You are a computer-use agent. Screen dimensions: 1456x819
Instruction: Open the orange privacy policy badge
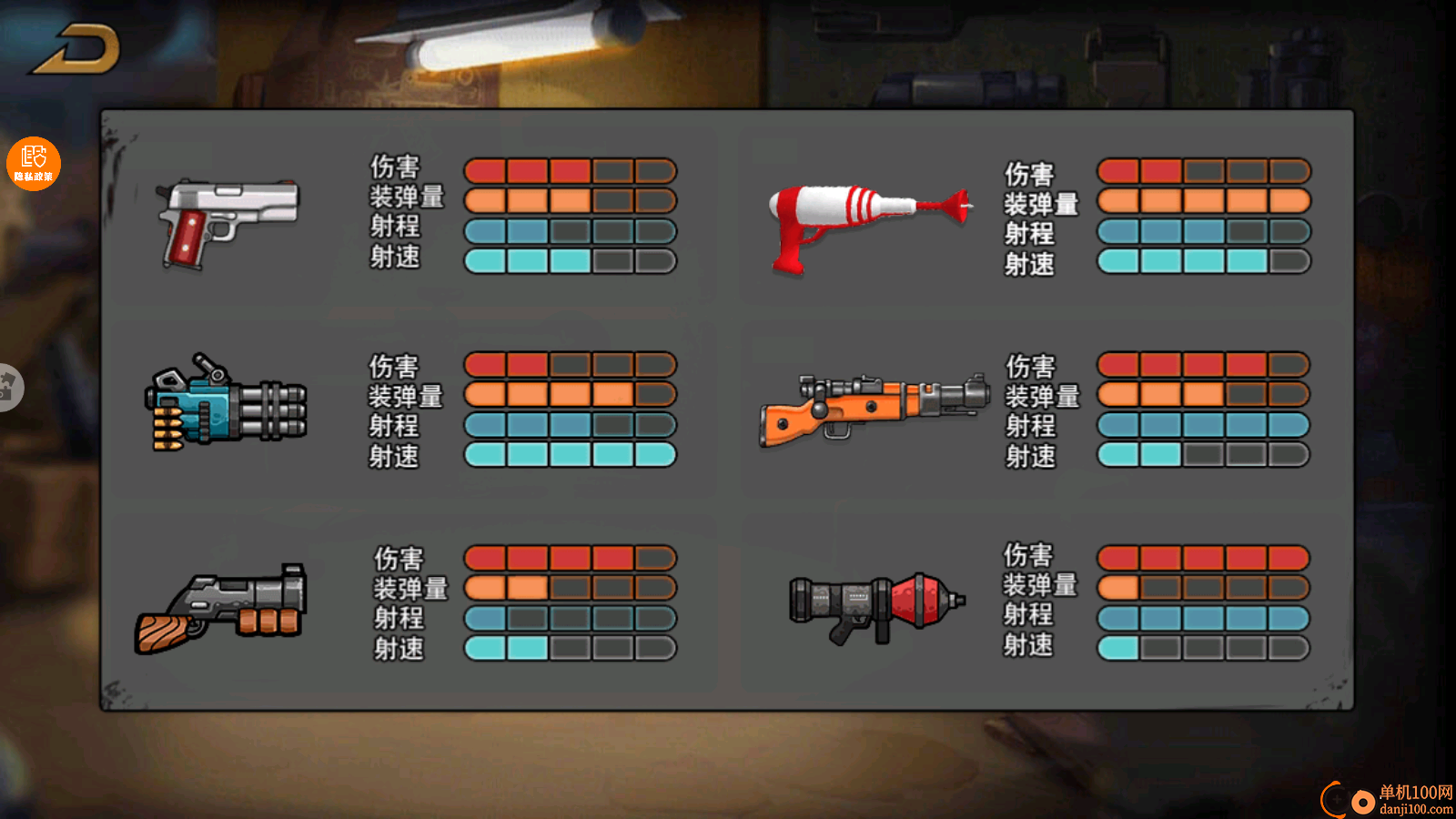click(34, 164)
